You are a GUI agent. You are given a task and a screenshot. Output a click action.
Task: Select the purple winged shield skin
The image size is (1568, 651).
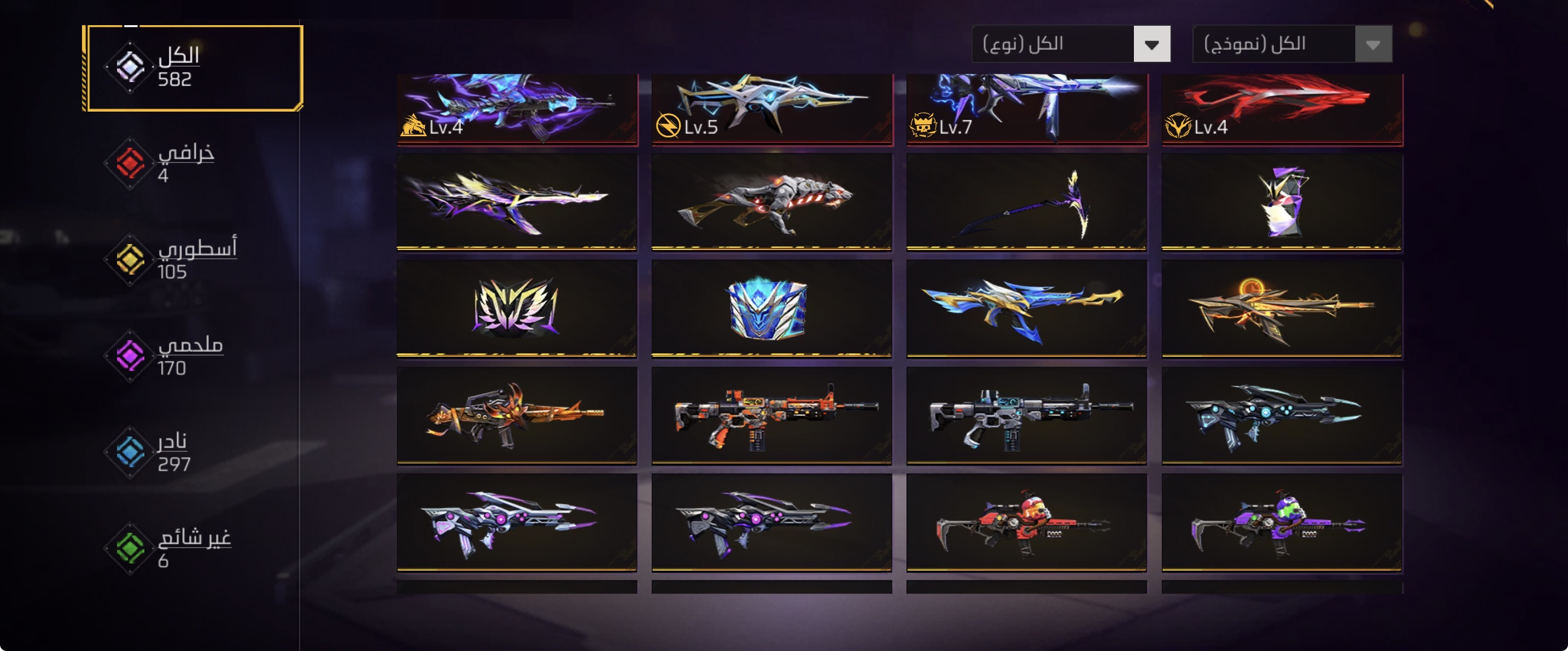[x=517, y=308]
